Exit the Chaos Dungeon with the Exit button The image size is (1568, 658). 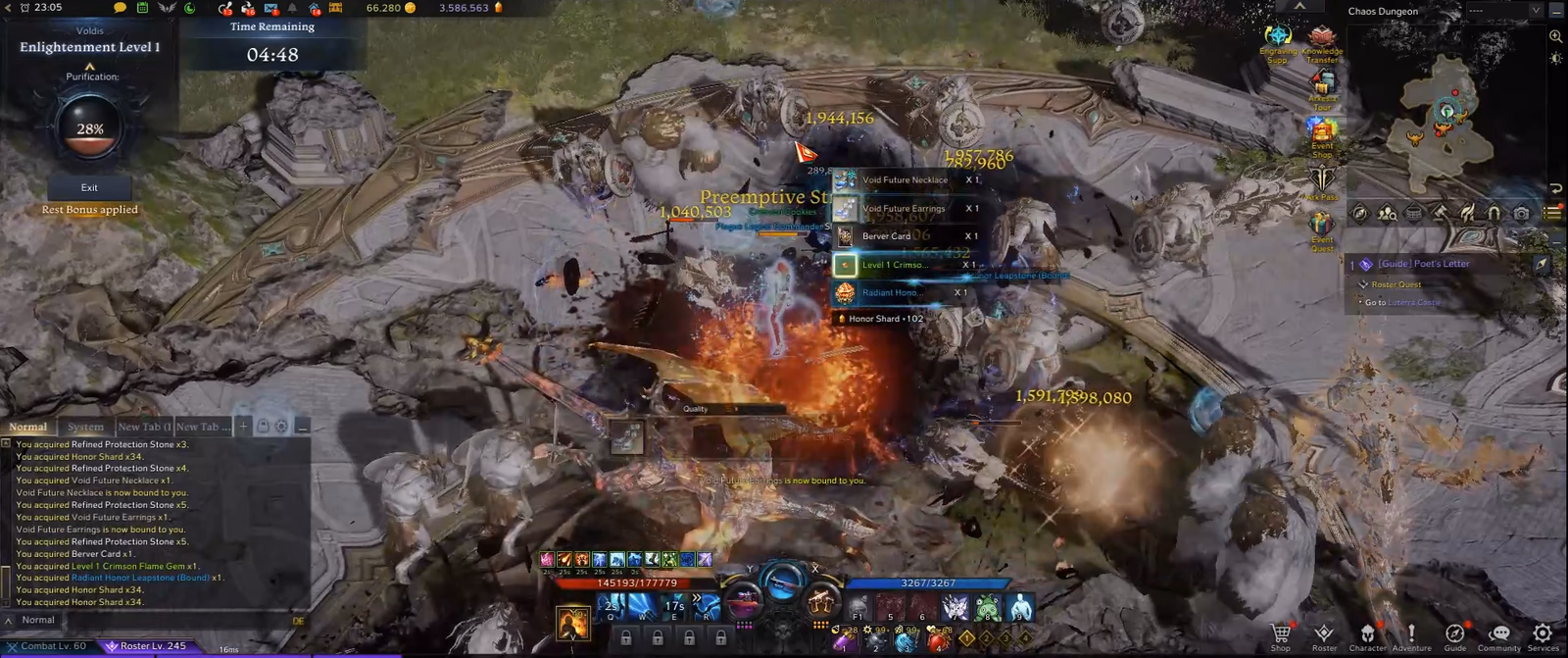[89, 187]
